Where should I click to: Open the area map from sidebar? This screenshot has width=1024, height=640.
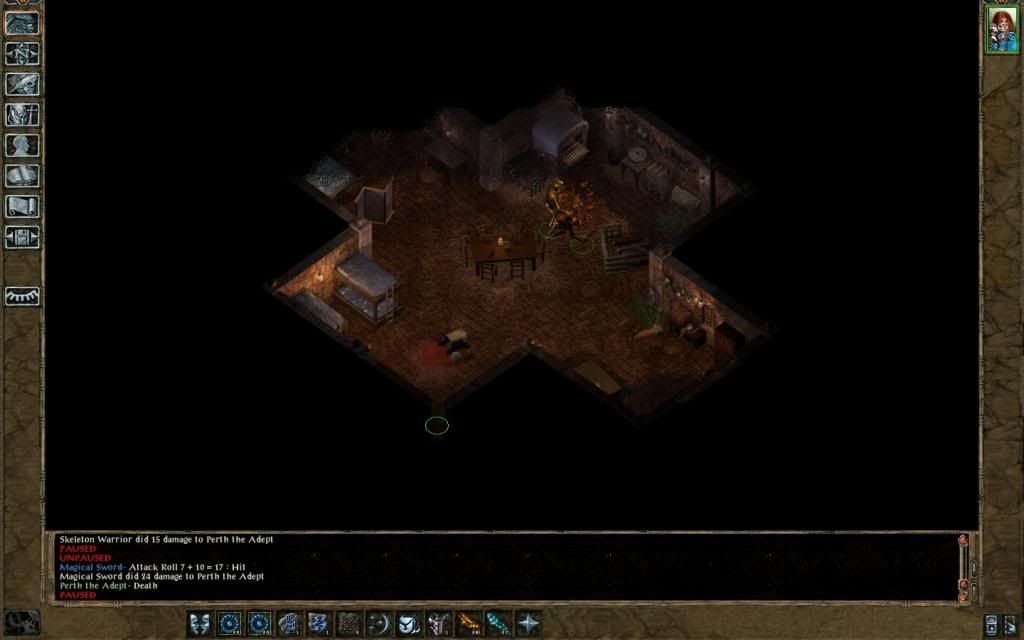point(22,54)
